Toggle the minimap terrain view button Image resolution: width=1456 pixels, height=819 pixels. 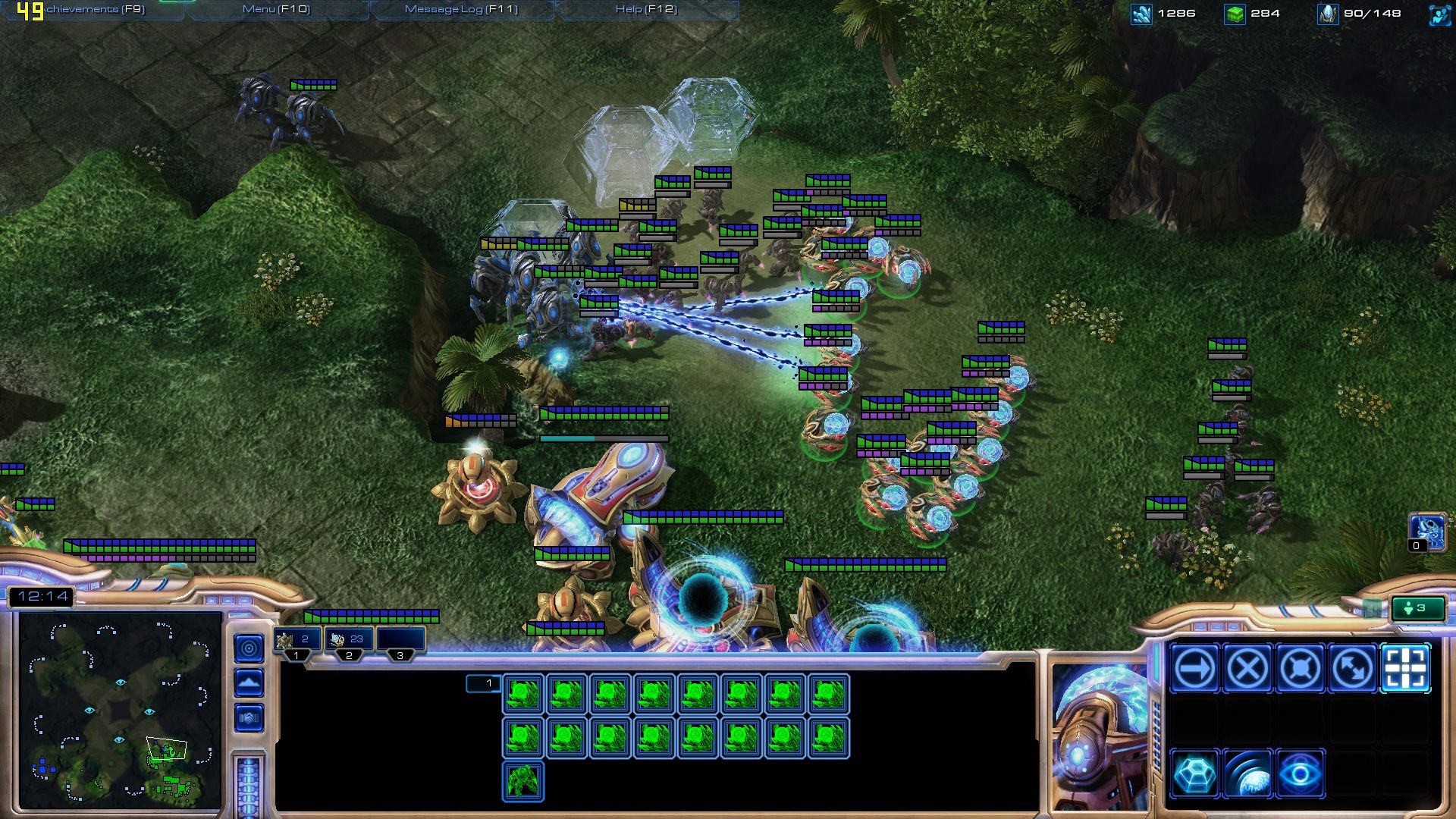(x=249, y=682)
